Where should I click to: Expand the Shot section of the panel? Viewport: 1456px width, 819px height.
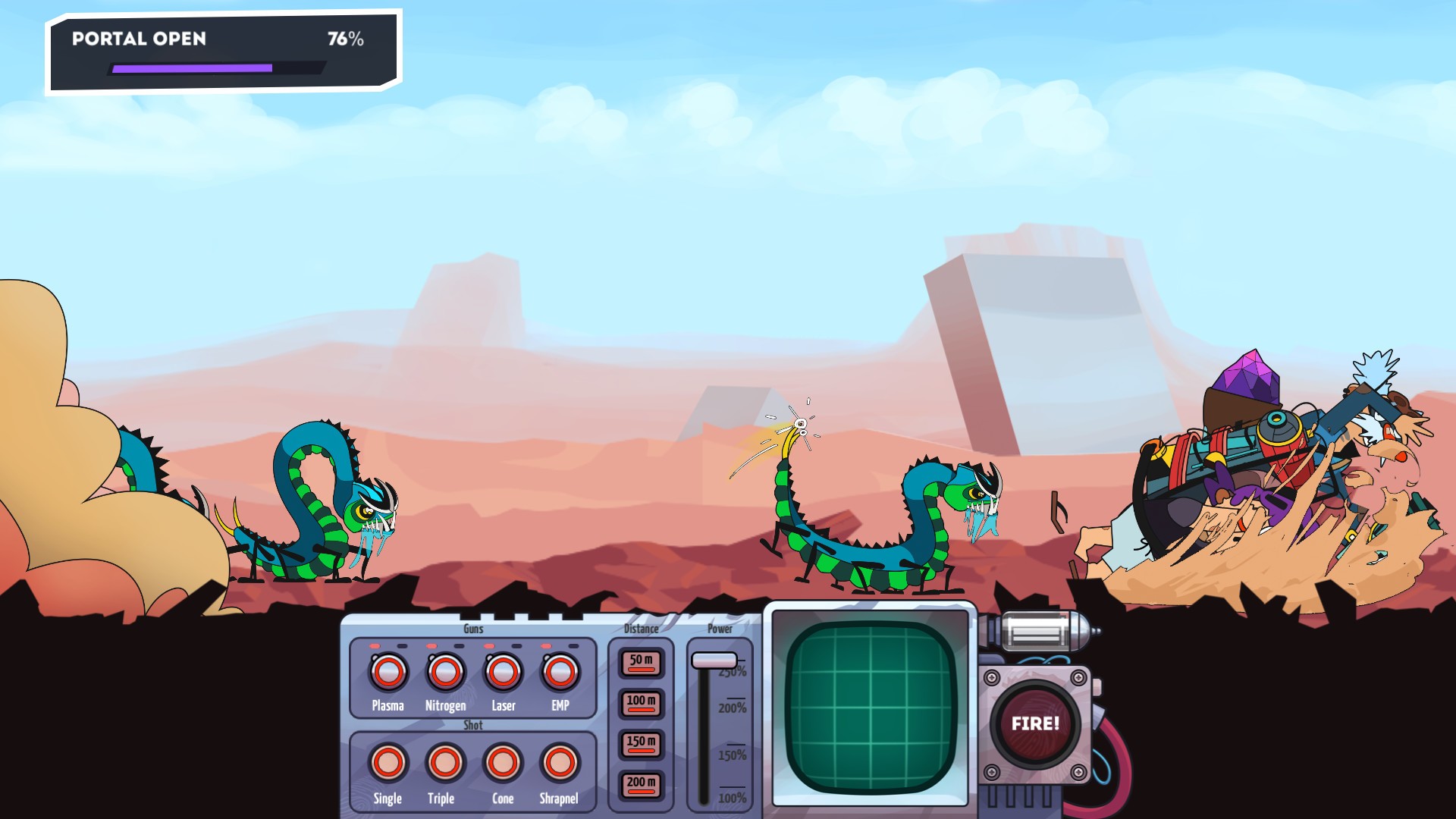coord(472,725)
